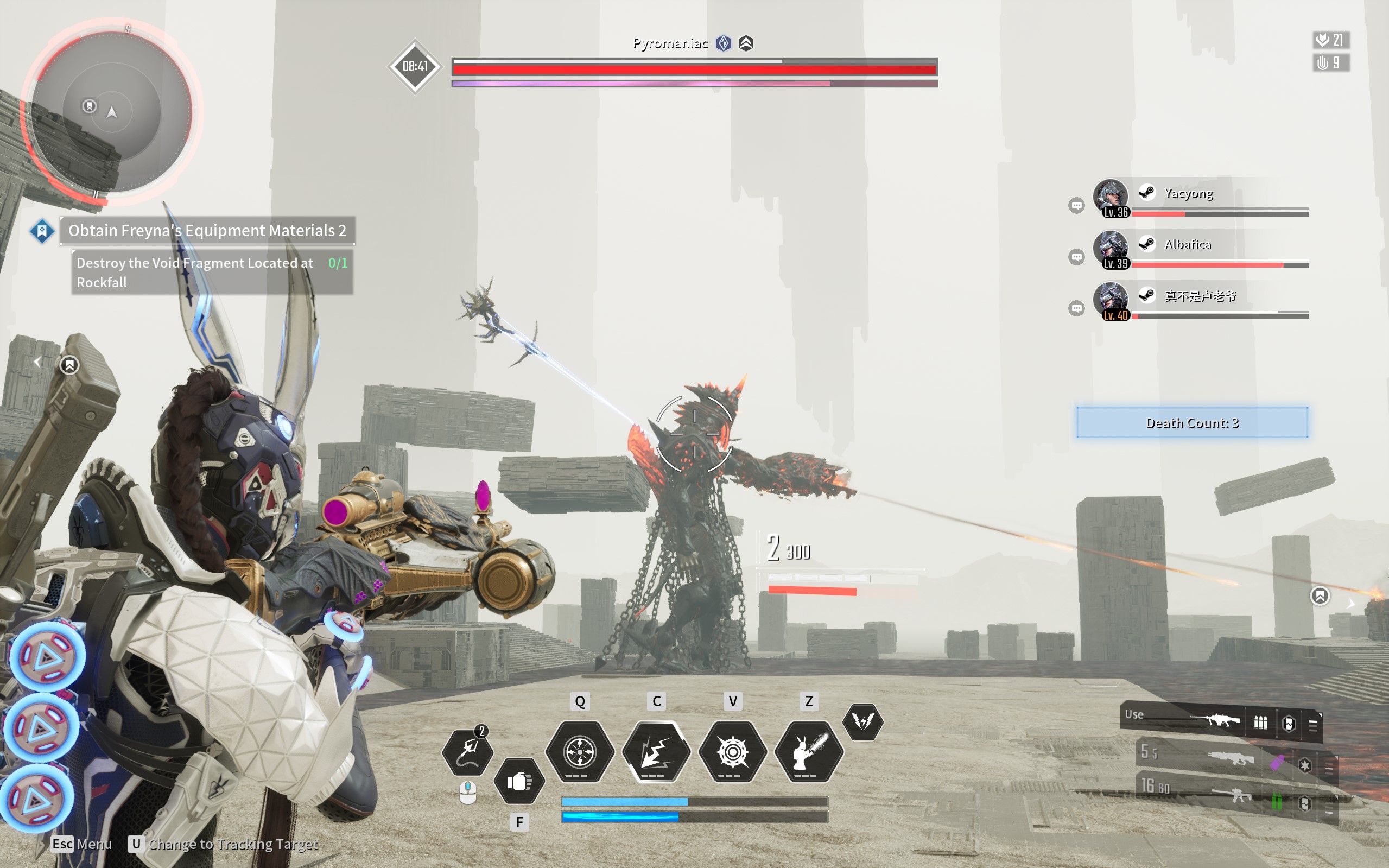Image resolution: width=1389 pixels, height=868 pixels.
Task: Select the grappling hook gadget icon
Action: (x=470, y=752)
